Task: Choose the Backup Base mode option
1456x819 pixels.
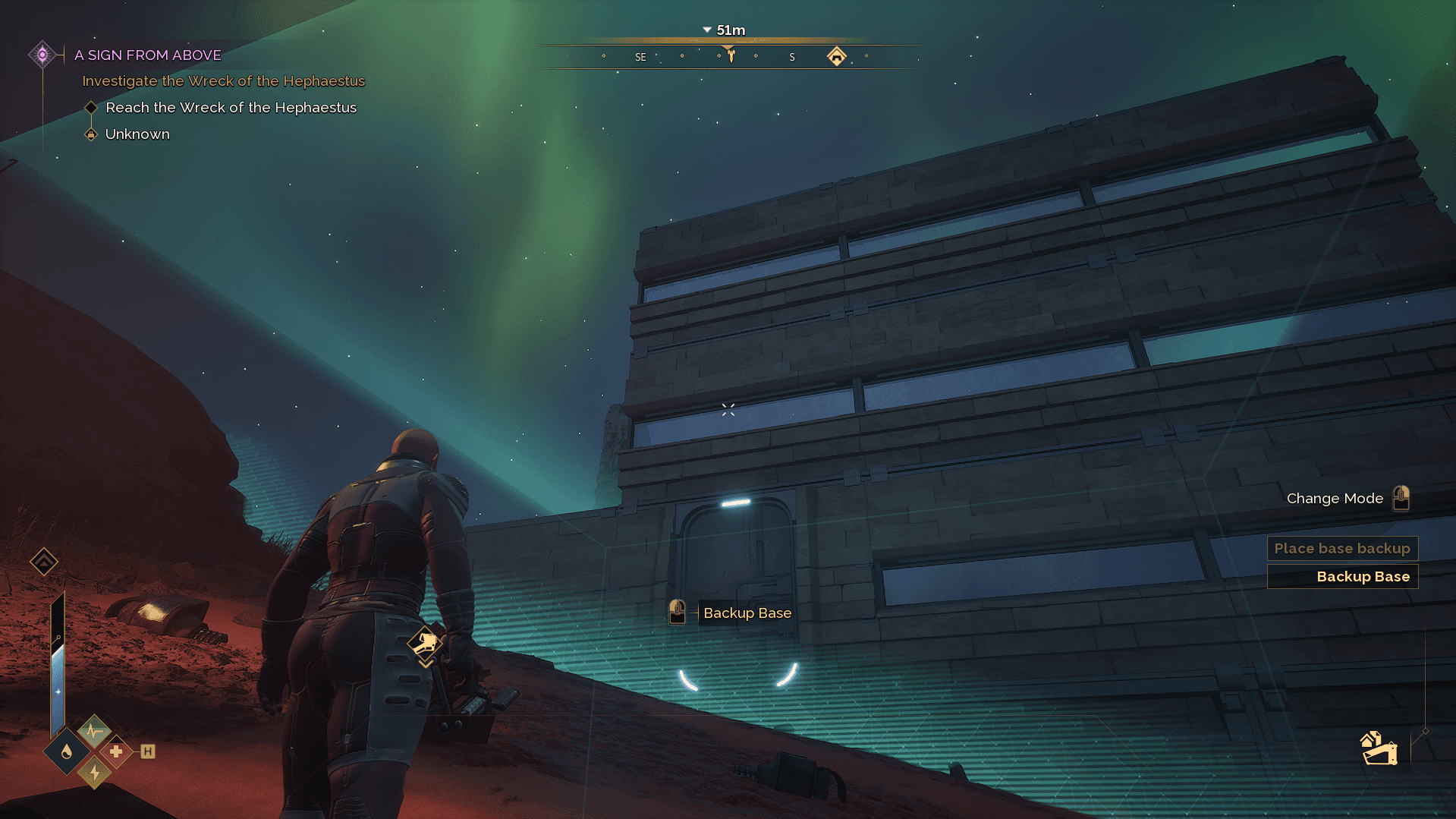Action: tap(1341, 577)
